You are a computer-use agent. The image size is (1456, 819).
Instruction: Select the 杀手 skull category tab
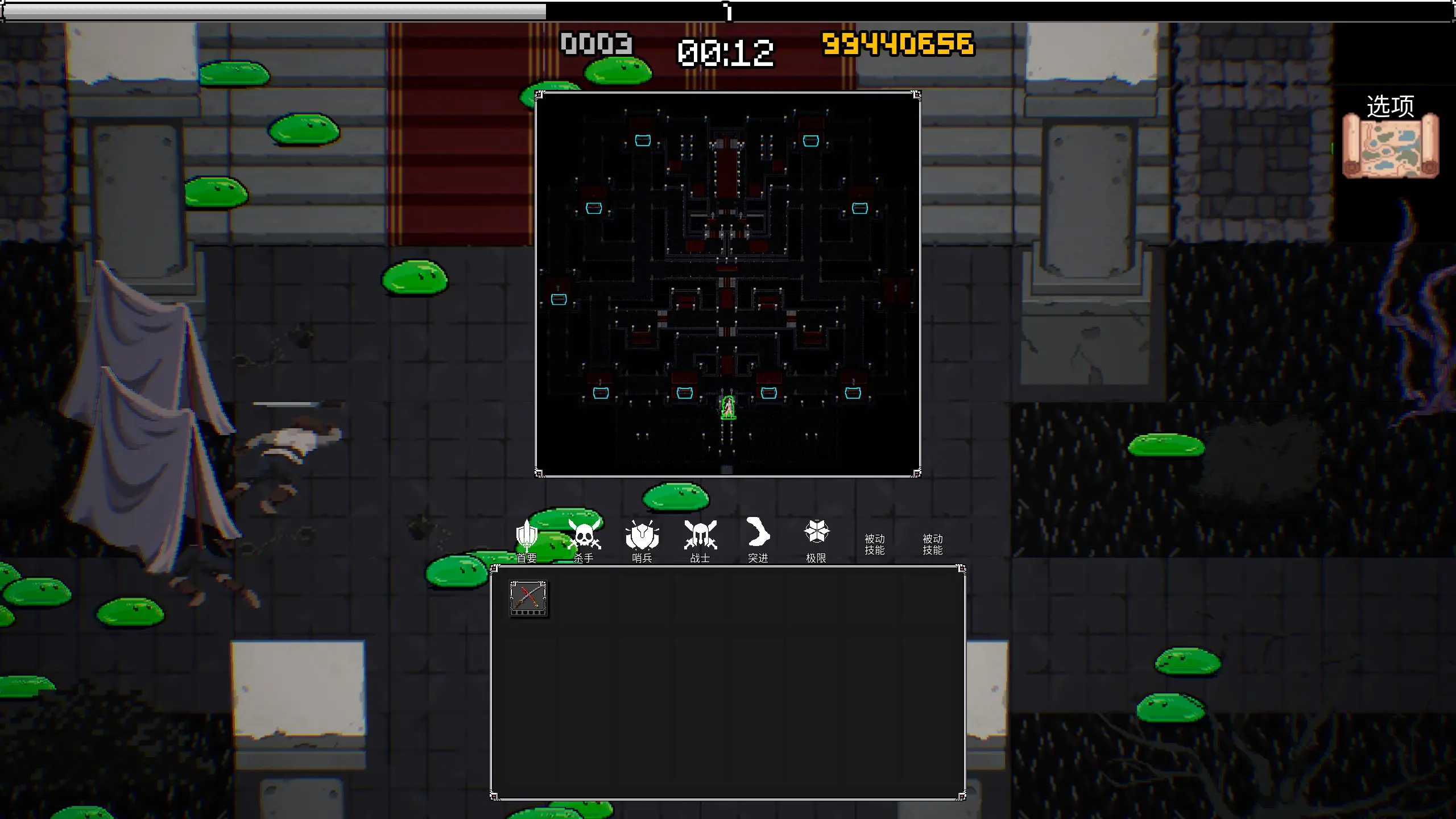pos(584,540)
